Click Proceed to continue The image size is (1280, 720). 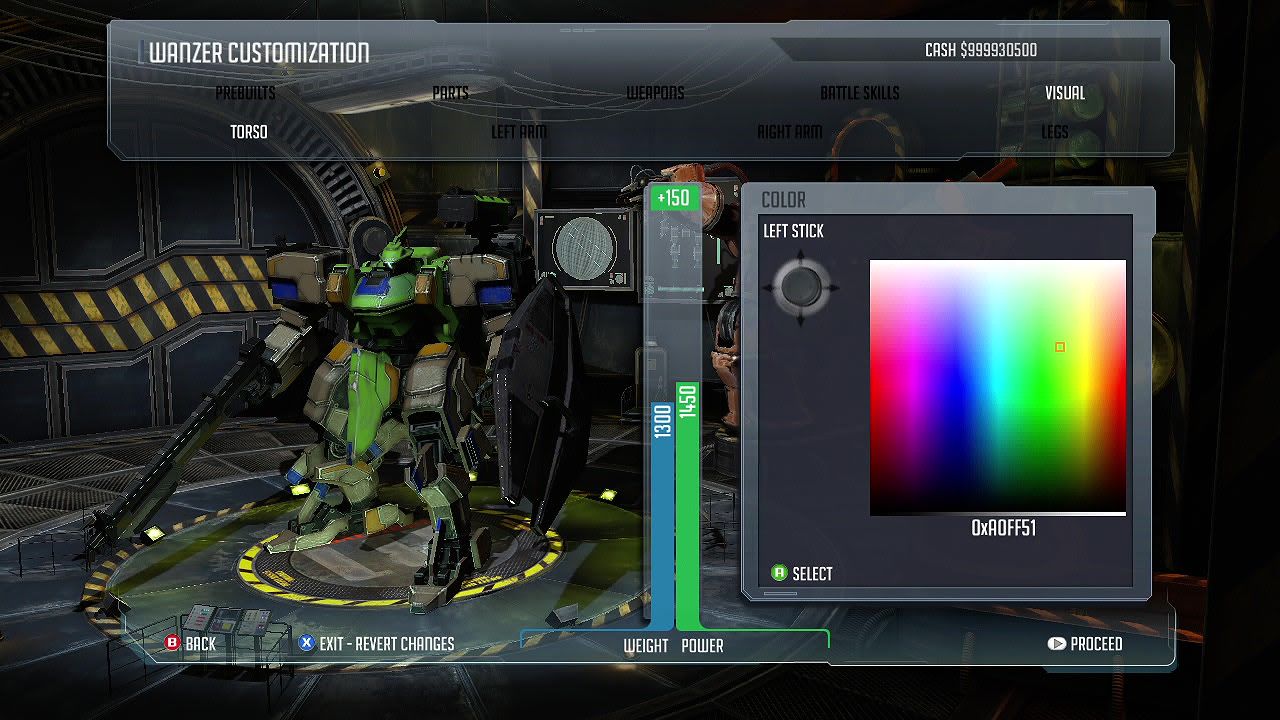(x=1085, y=644)
